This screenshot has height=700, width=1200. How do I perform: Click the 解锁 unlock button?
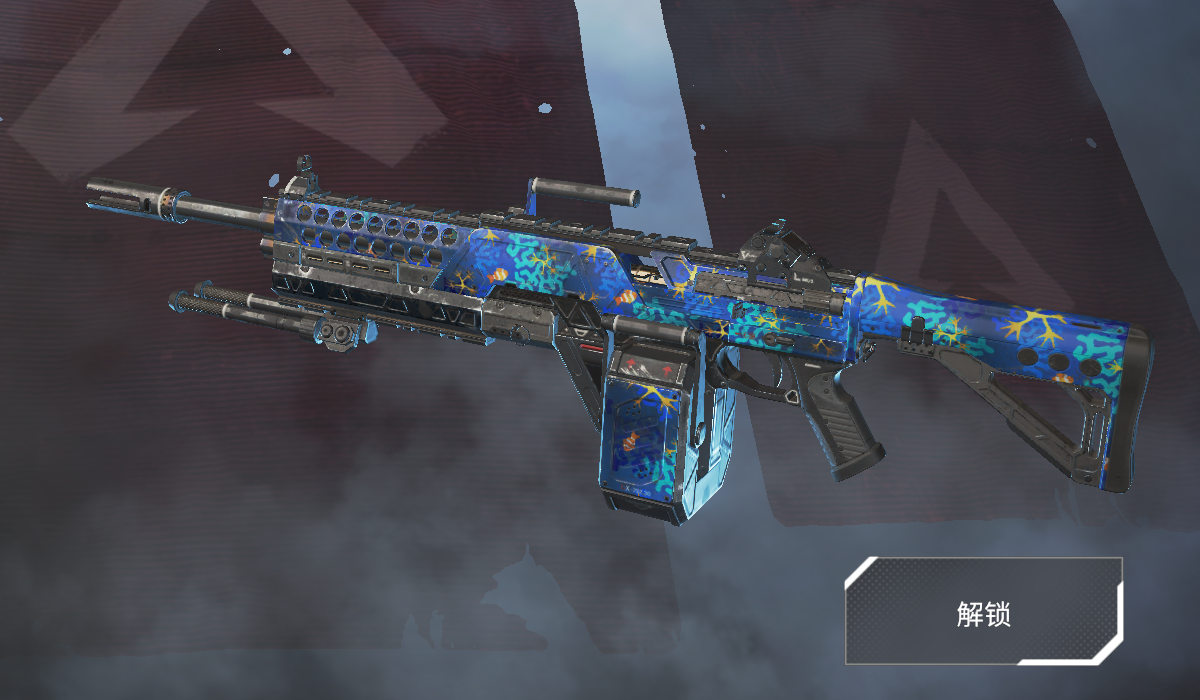[x=984, y=611]
